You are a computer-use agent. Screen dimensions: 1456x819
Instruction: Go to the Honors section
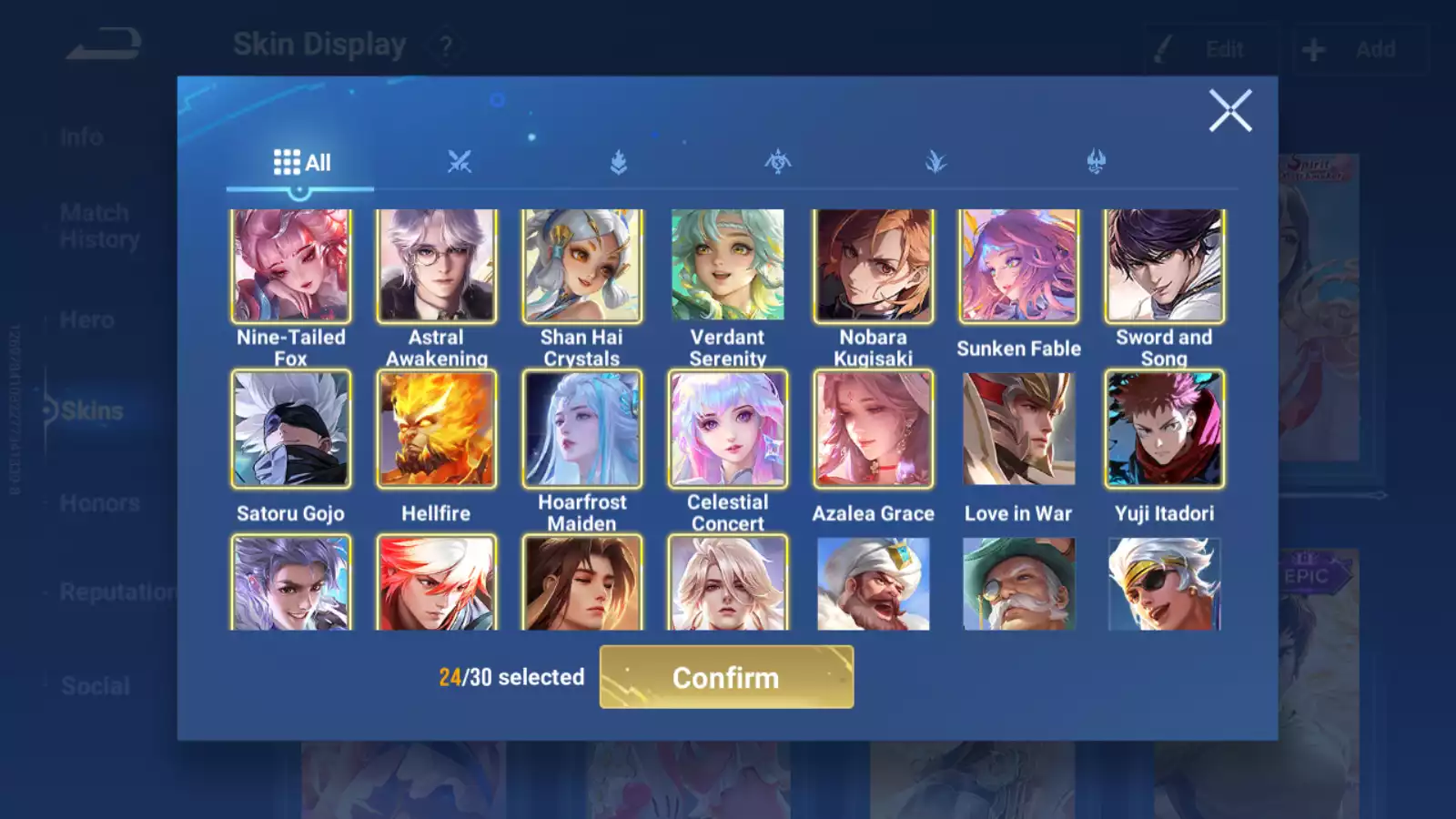point(98,502)
